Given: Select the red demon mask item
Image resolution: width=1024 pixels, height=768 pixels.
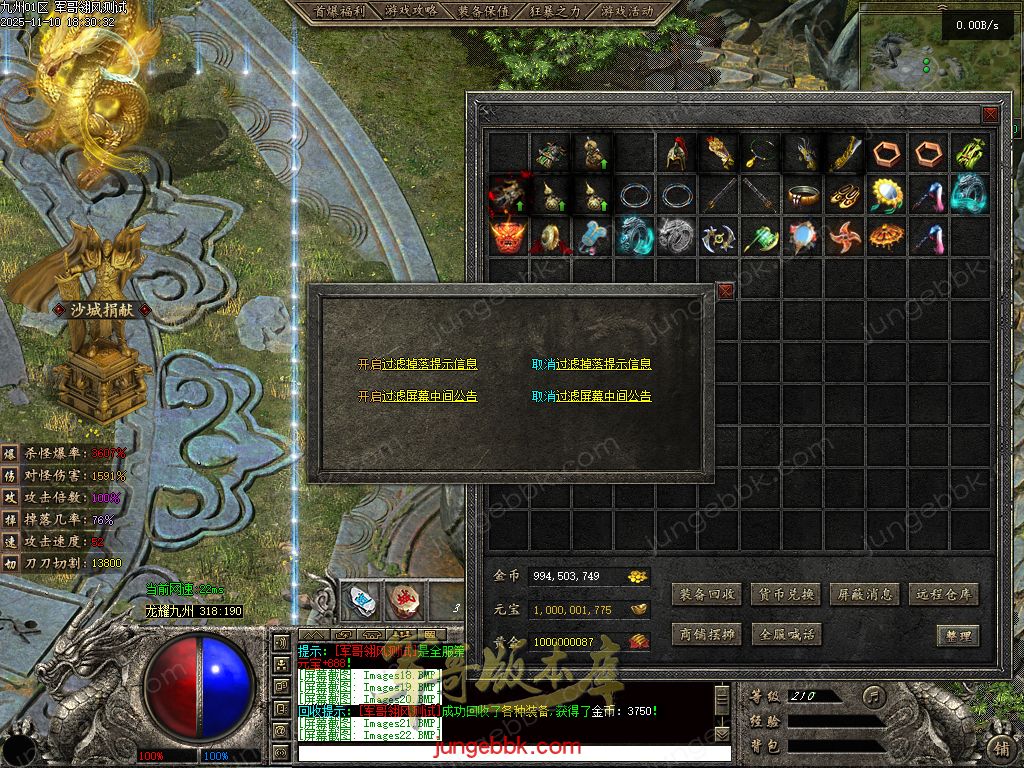Looking at the screenshot, I should (x=508, y=237).
